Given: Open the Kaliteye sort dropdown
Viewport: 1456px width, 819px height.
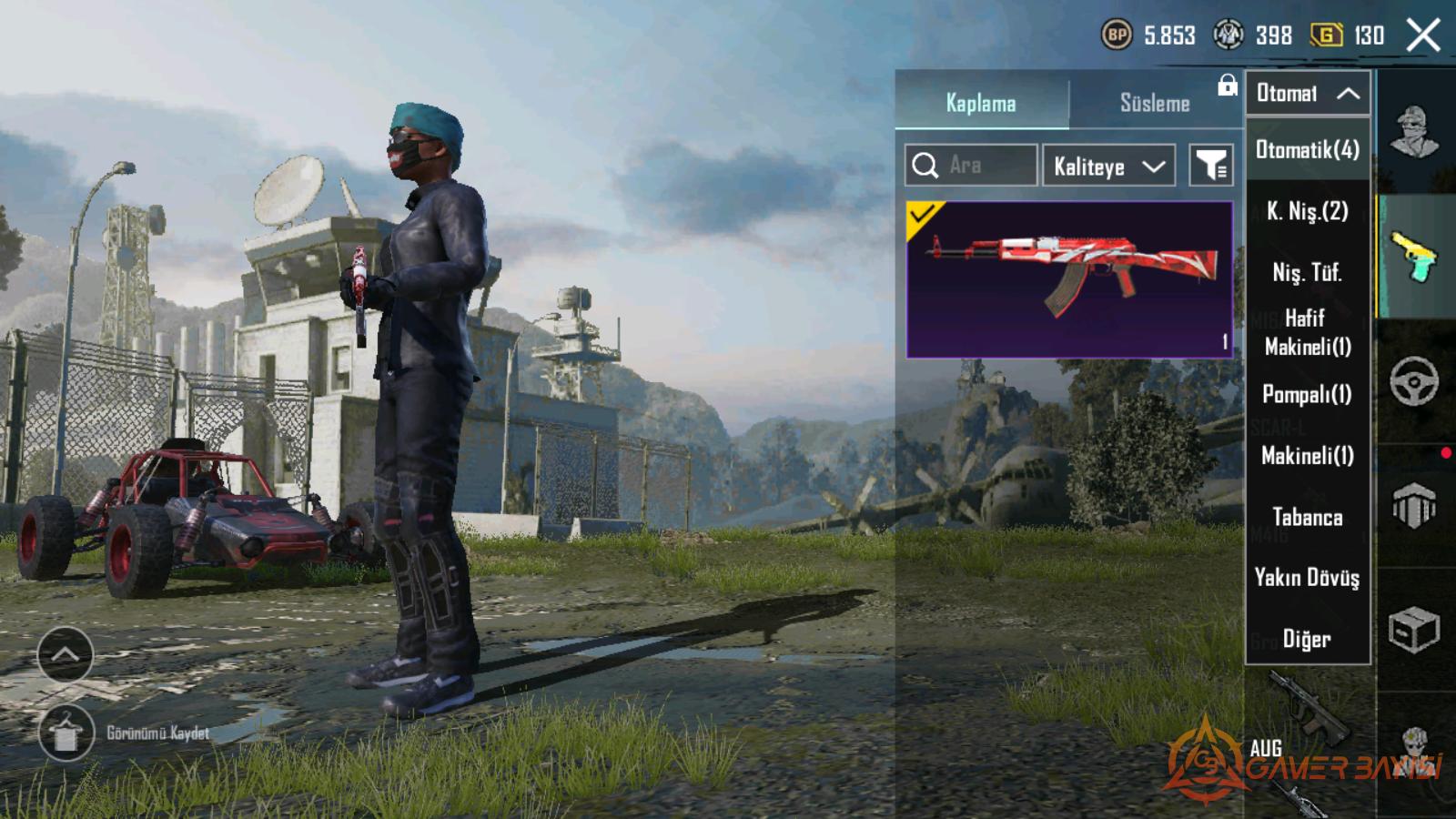Looking at the screenshot, I should pyautogui.click(x=1108, y=166).
